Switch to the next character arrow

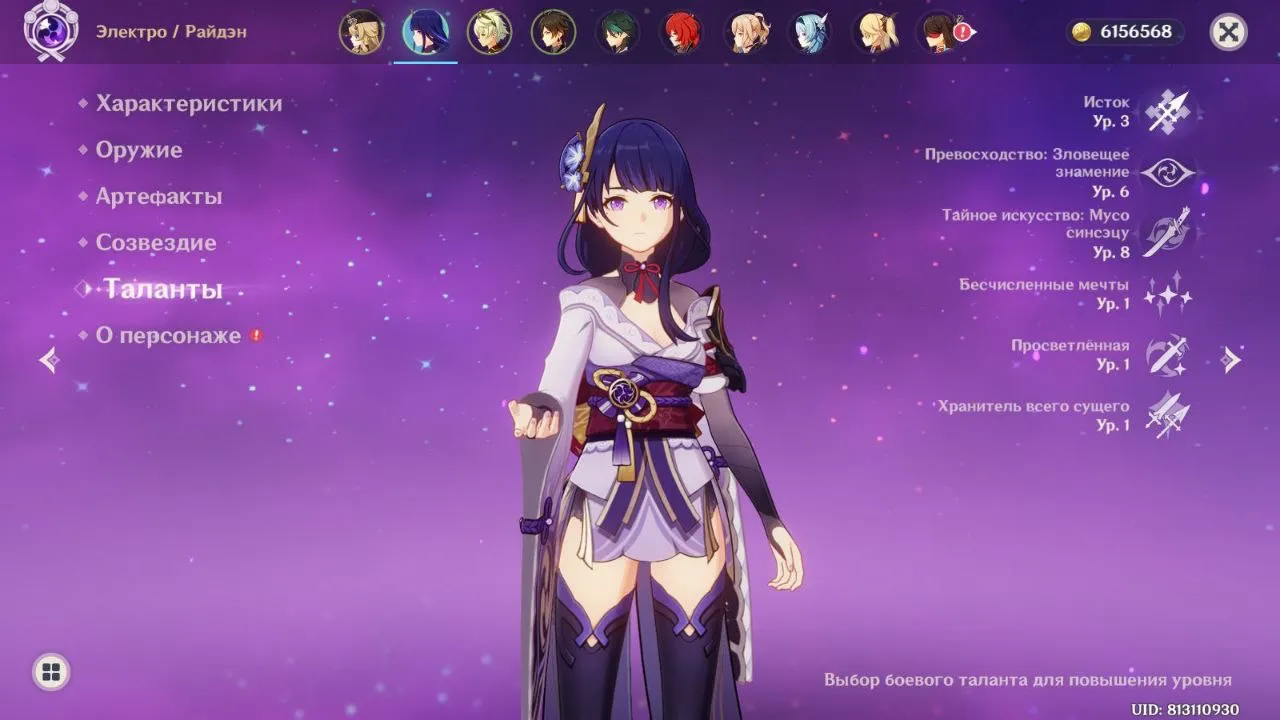(1232, 360)
